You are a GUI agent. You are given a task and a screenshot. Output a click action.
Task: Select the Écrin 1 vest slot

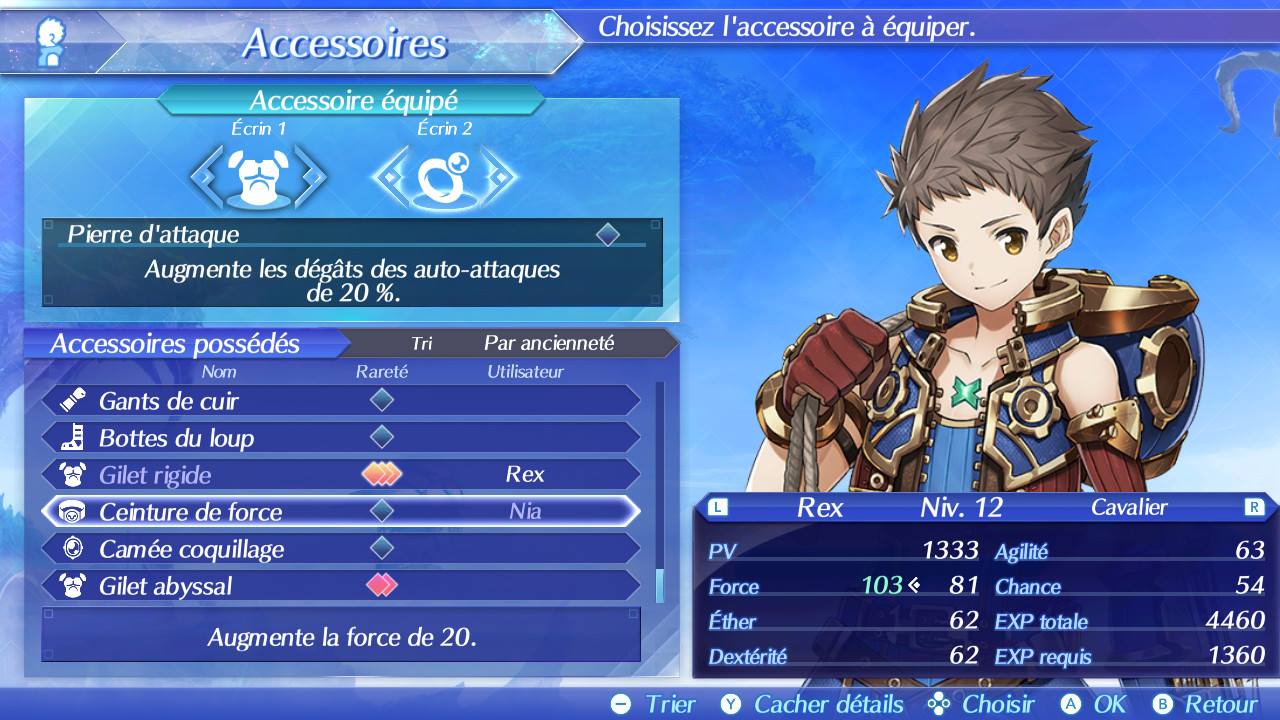258,178
